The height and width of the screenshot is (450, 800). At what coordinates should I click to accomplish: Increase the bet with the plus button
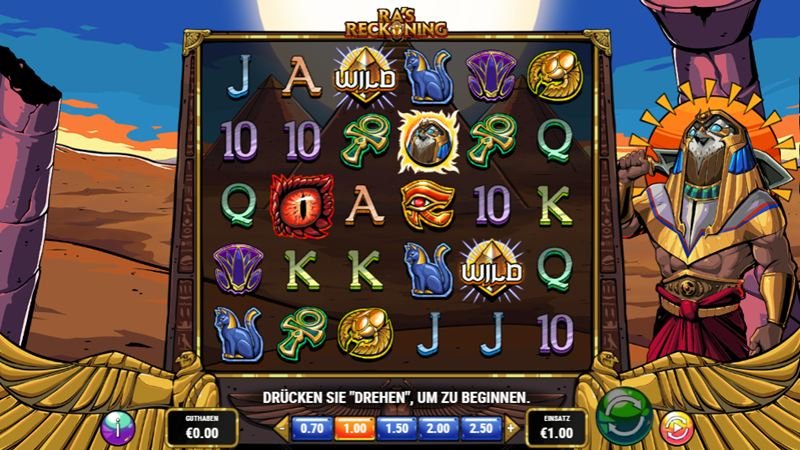pyautogui.click(x=512, y=428)
